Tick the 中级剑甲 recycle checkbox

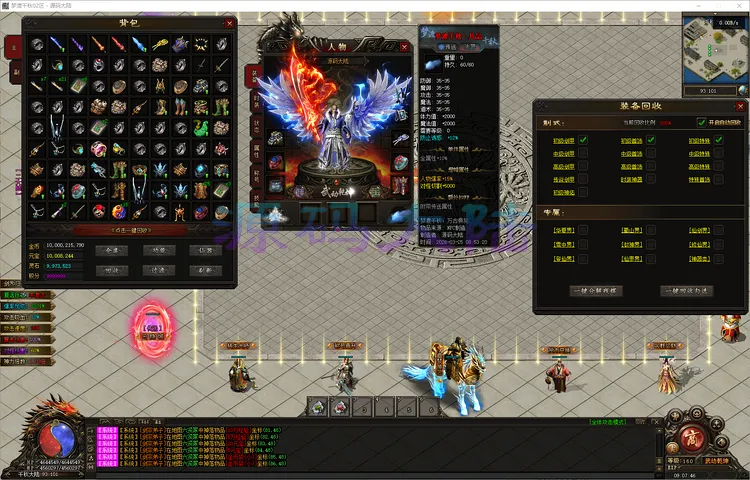click(583, 154)
